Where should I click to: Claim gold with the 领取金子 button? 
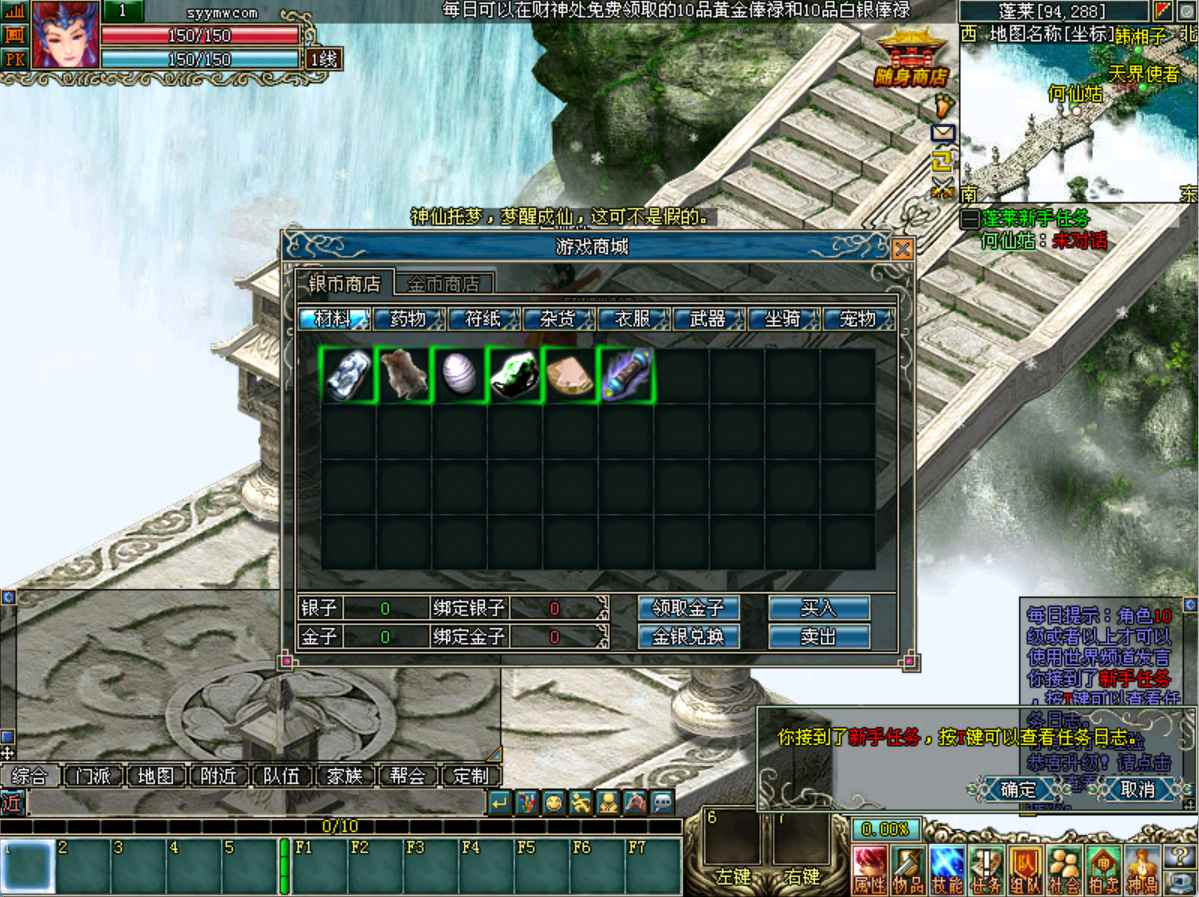click(688, 608)
